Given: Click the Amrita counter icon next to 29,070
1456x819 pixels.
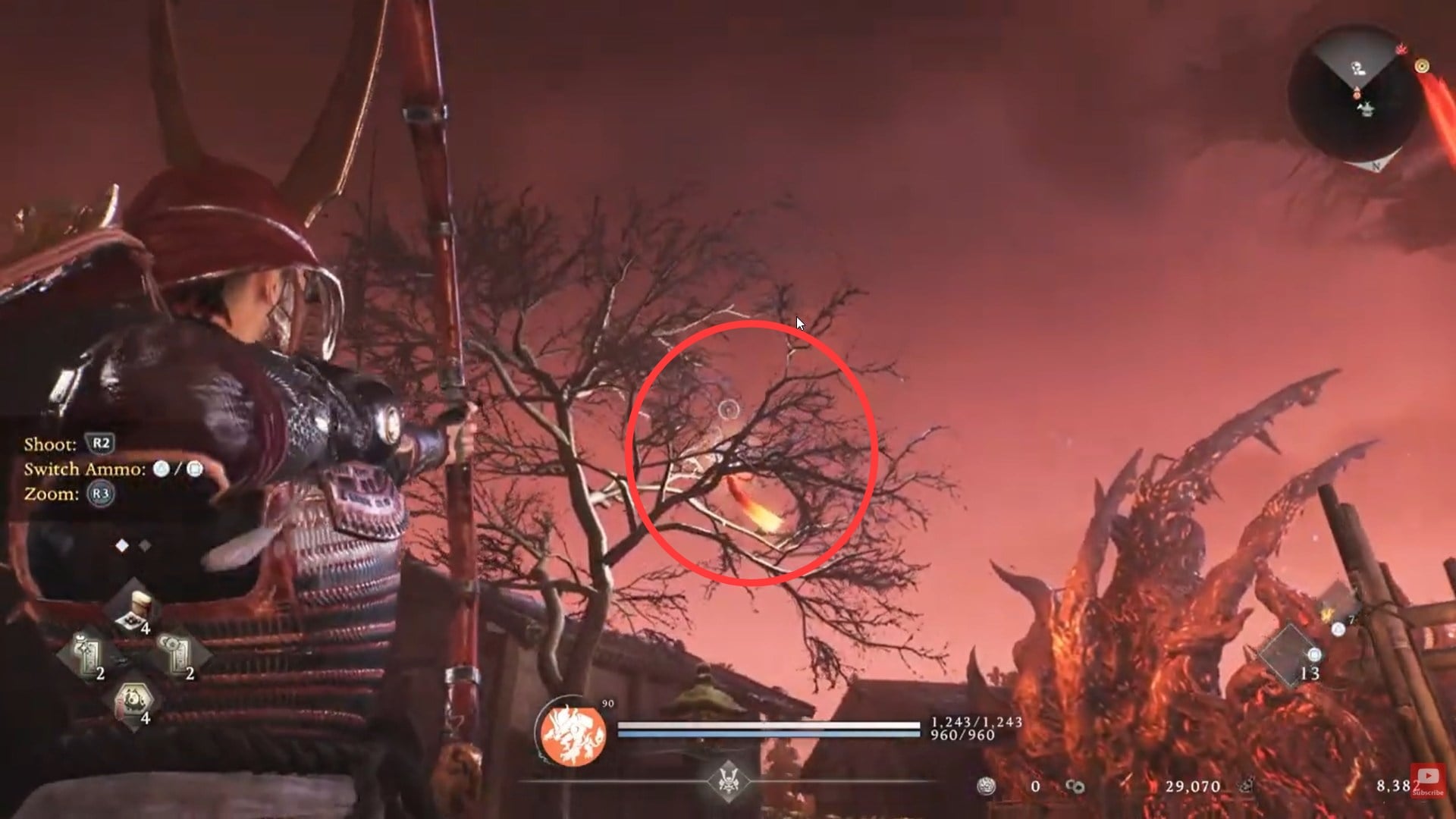Looking at the screenshot, I should coord(1075,786).
